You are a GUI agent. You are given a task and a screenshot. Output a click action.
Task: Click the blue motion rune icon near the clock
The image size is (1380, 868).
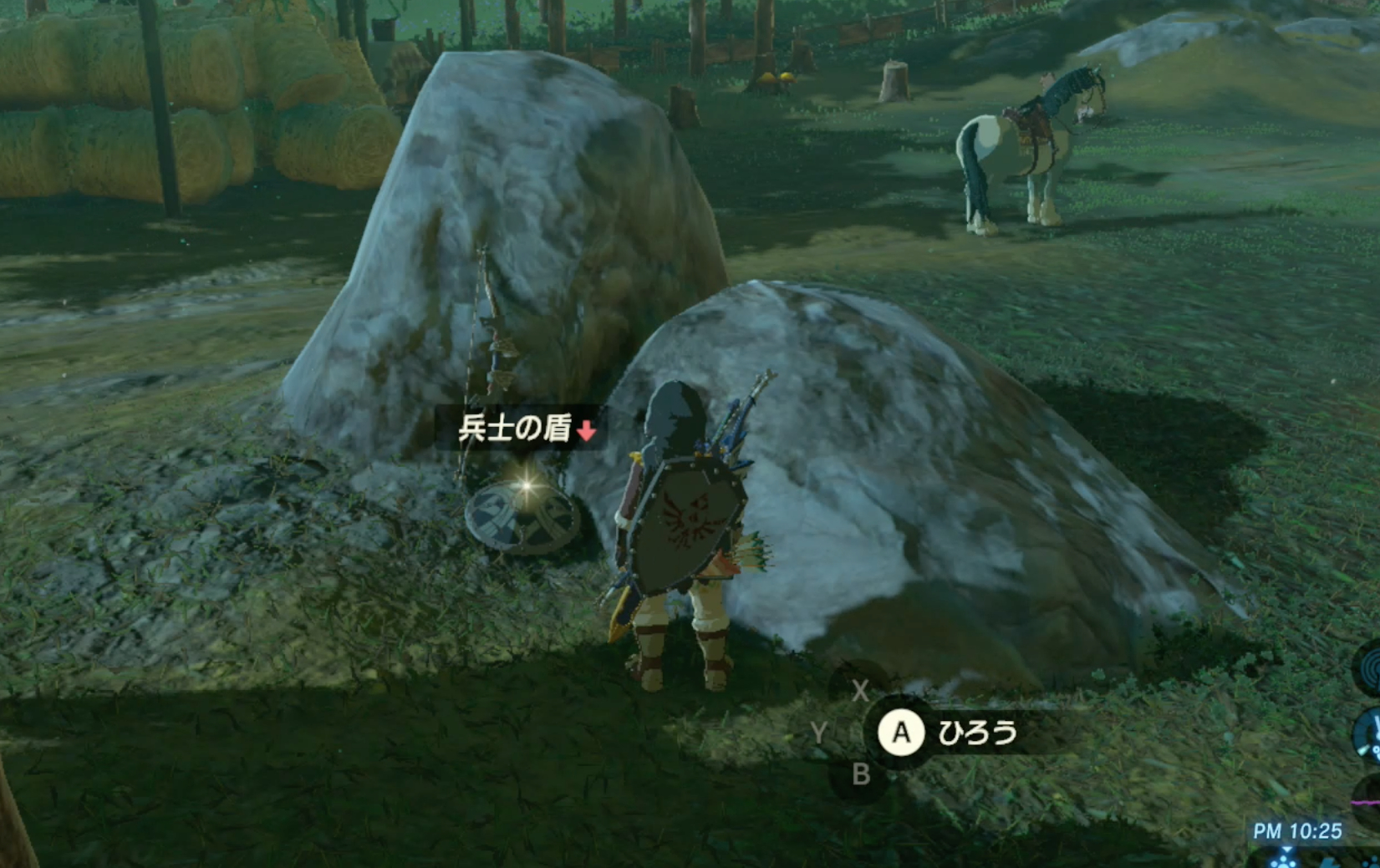pos(1282,862)
